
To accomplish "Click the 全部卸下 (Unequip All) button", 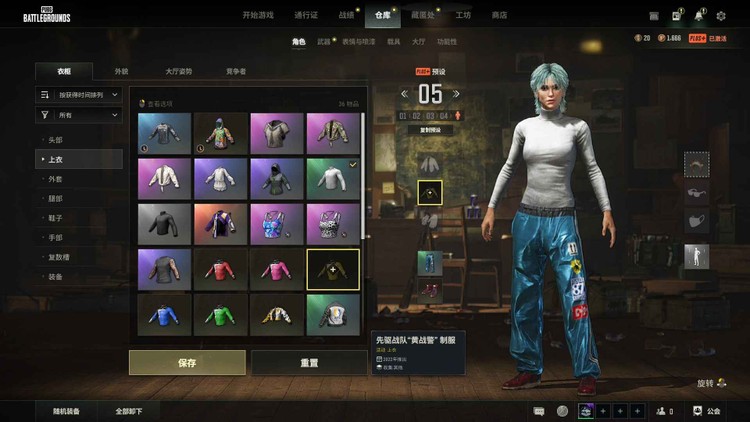I will (x=128, y=411).
